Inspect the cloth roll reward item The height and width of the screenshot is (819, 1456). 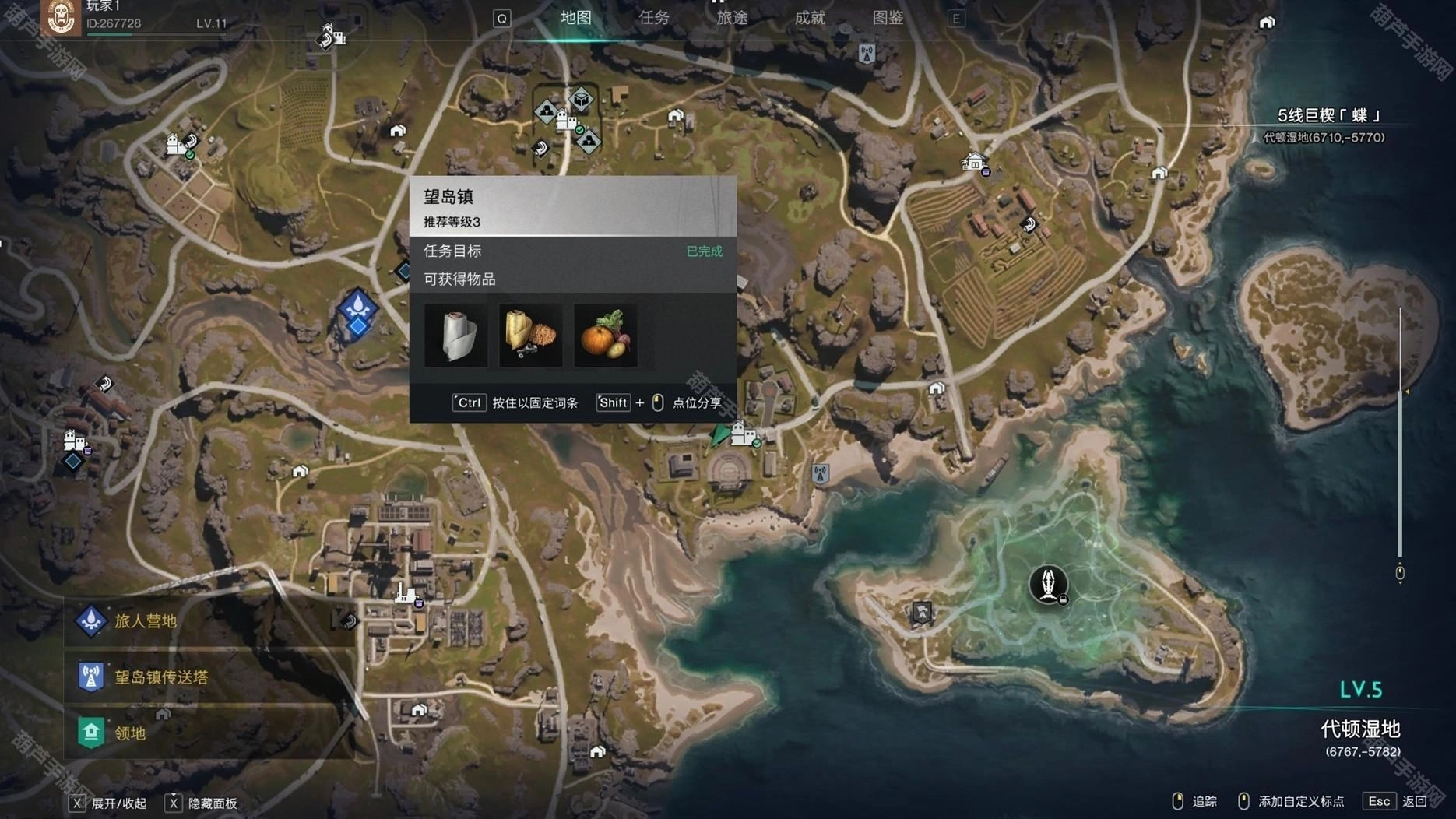455,336
